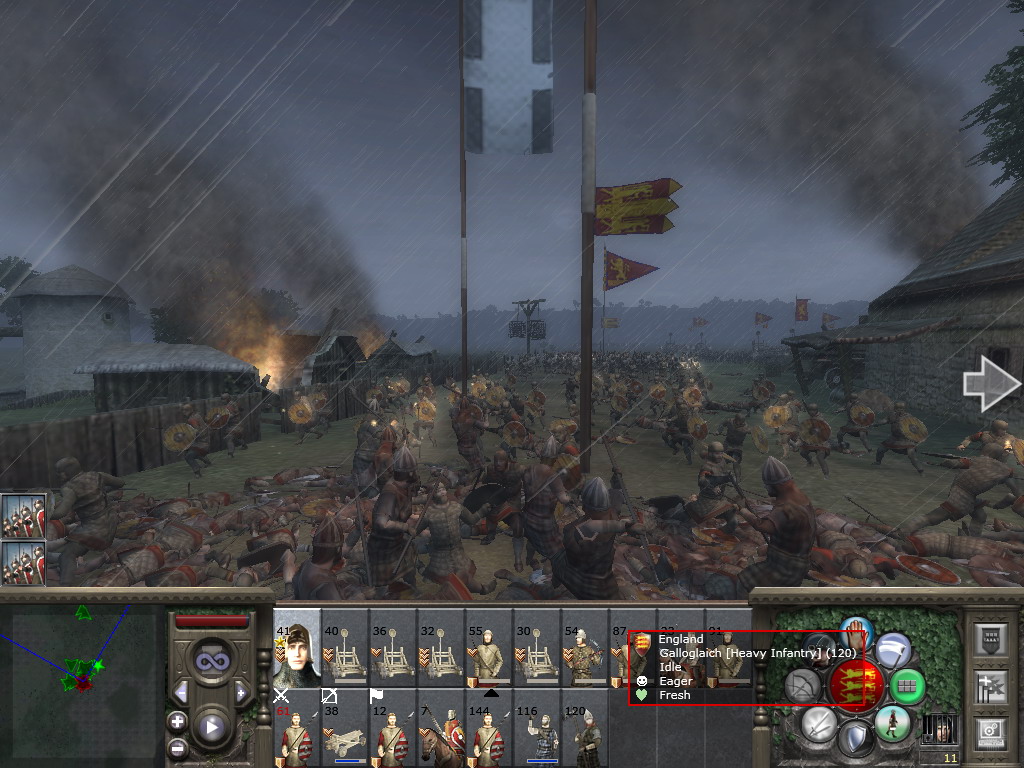Click the red England three lions button
This screenshot has height=768, width=1024.
point(856,685)
